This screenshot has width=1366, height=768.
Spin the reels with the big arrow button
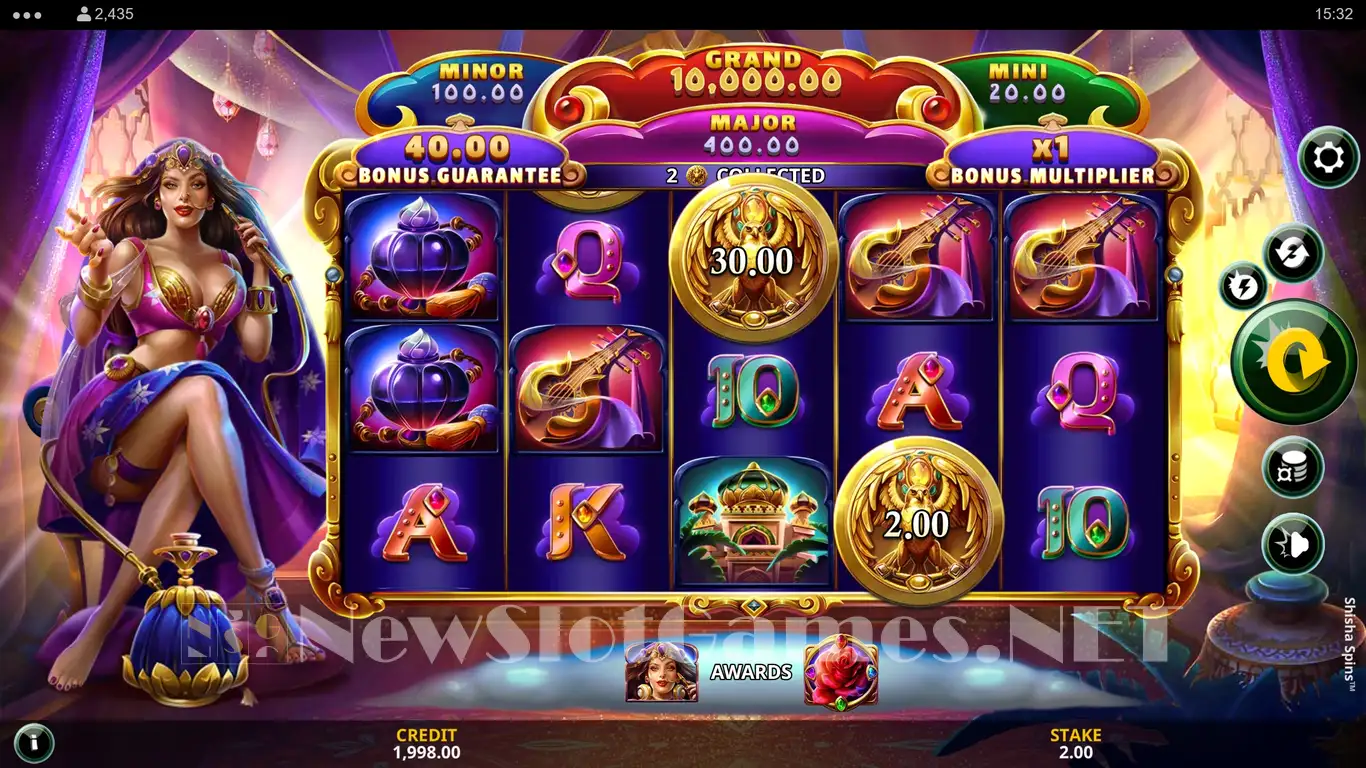tap(1293, 362)
